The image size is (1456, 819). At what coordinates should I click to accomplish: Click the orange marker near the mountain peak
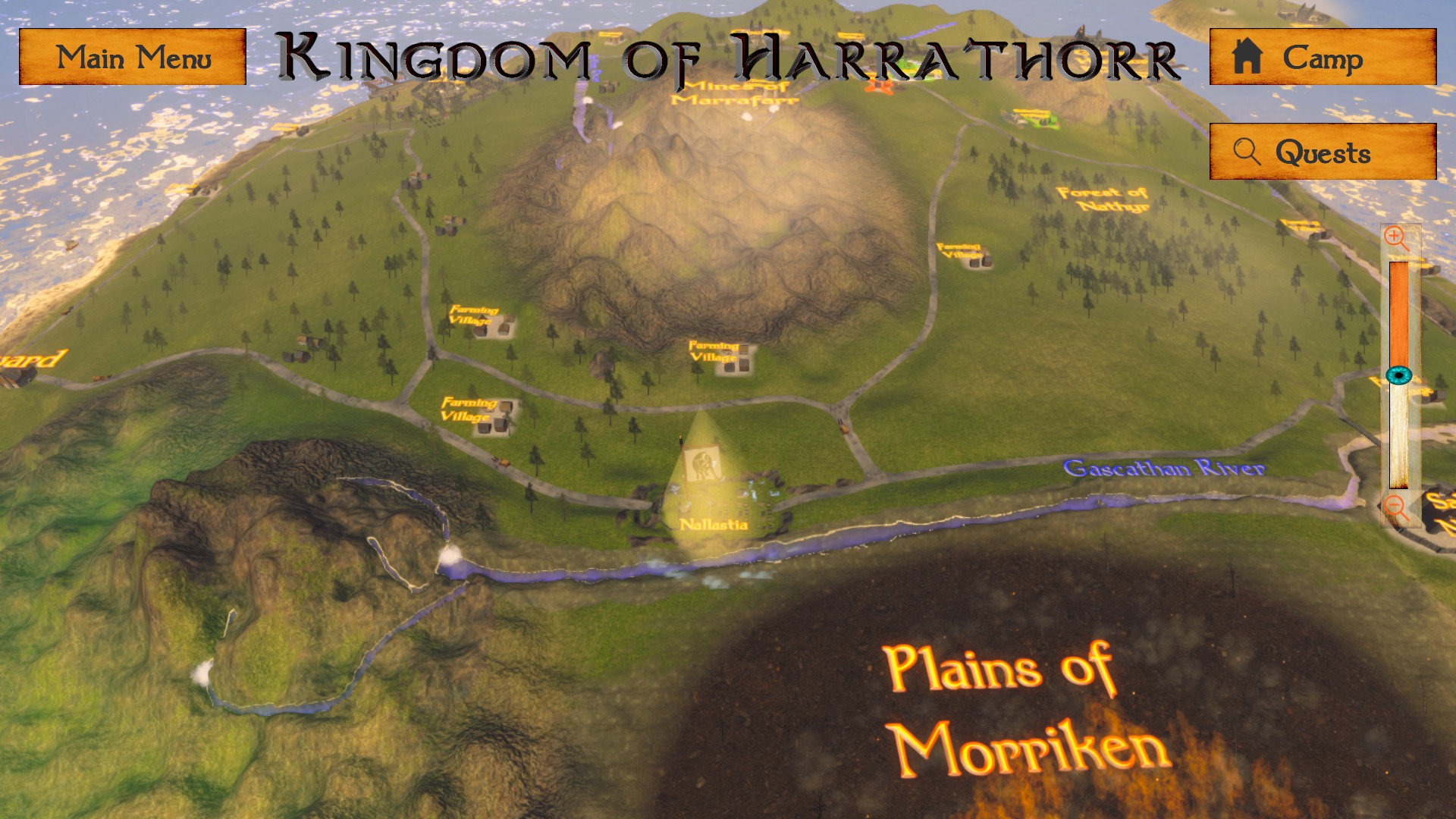click(x=880, y=87)
